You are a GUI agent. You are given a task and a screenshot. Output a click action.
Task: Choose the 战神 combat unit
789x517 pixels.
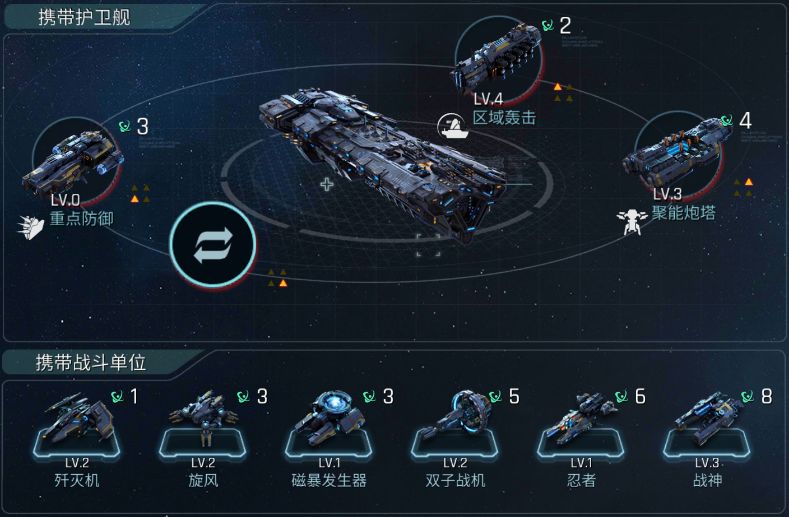coord(707,426)
